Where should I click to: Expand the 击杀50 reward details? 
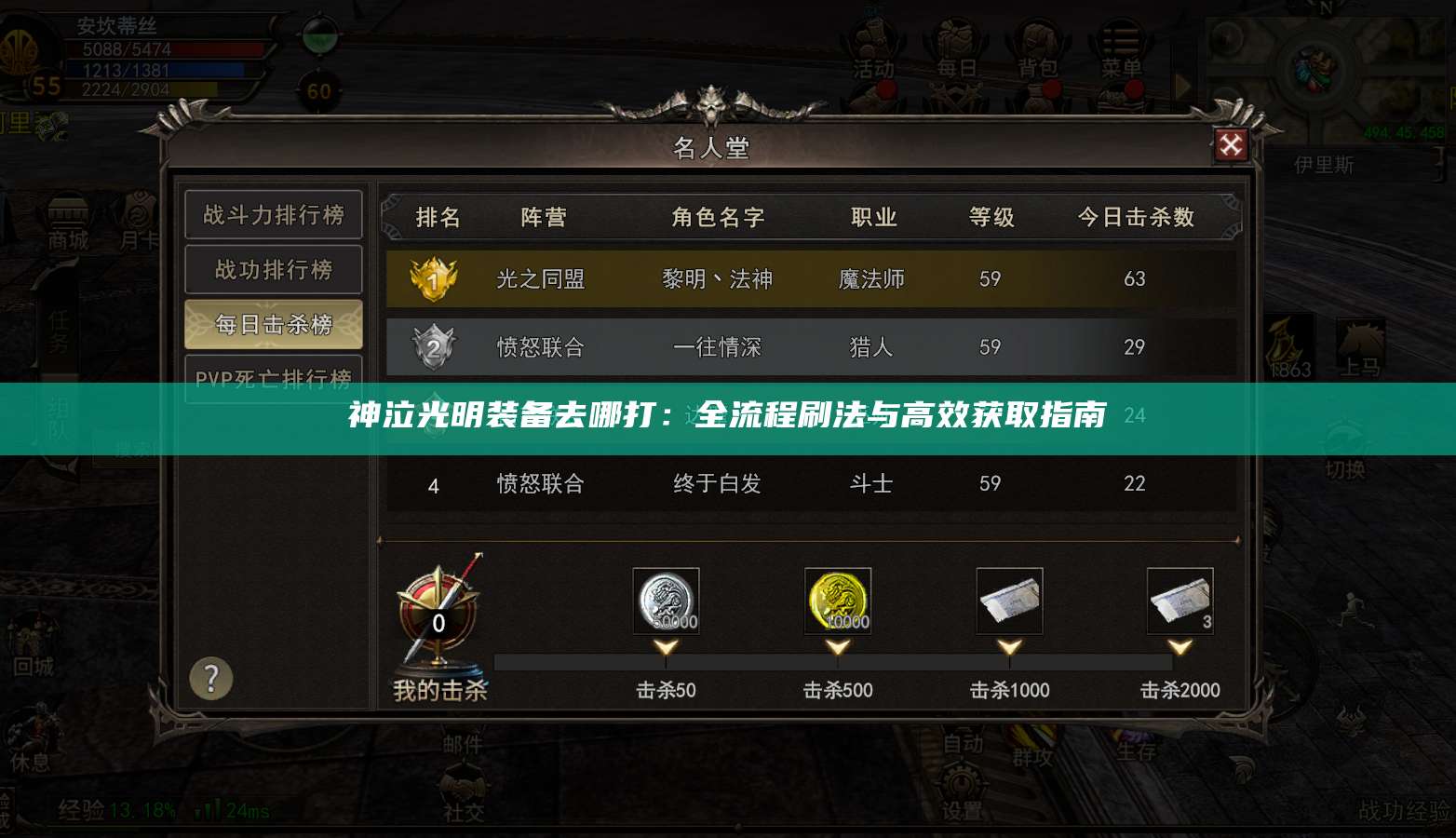(x=665, y=601)
